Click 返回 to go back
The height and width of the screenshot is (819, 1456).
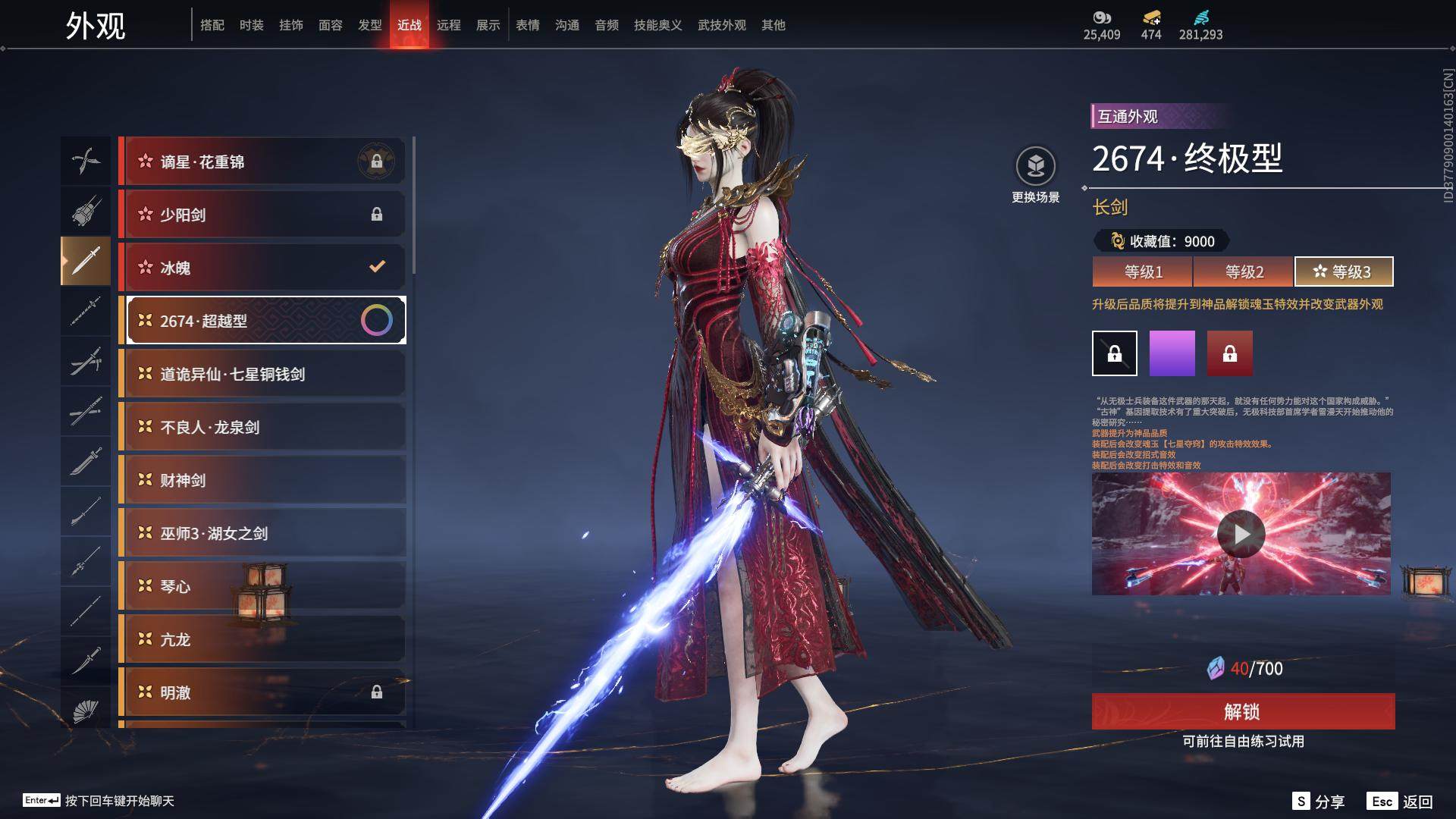tap(1401, 802)
